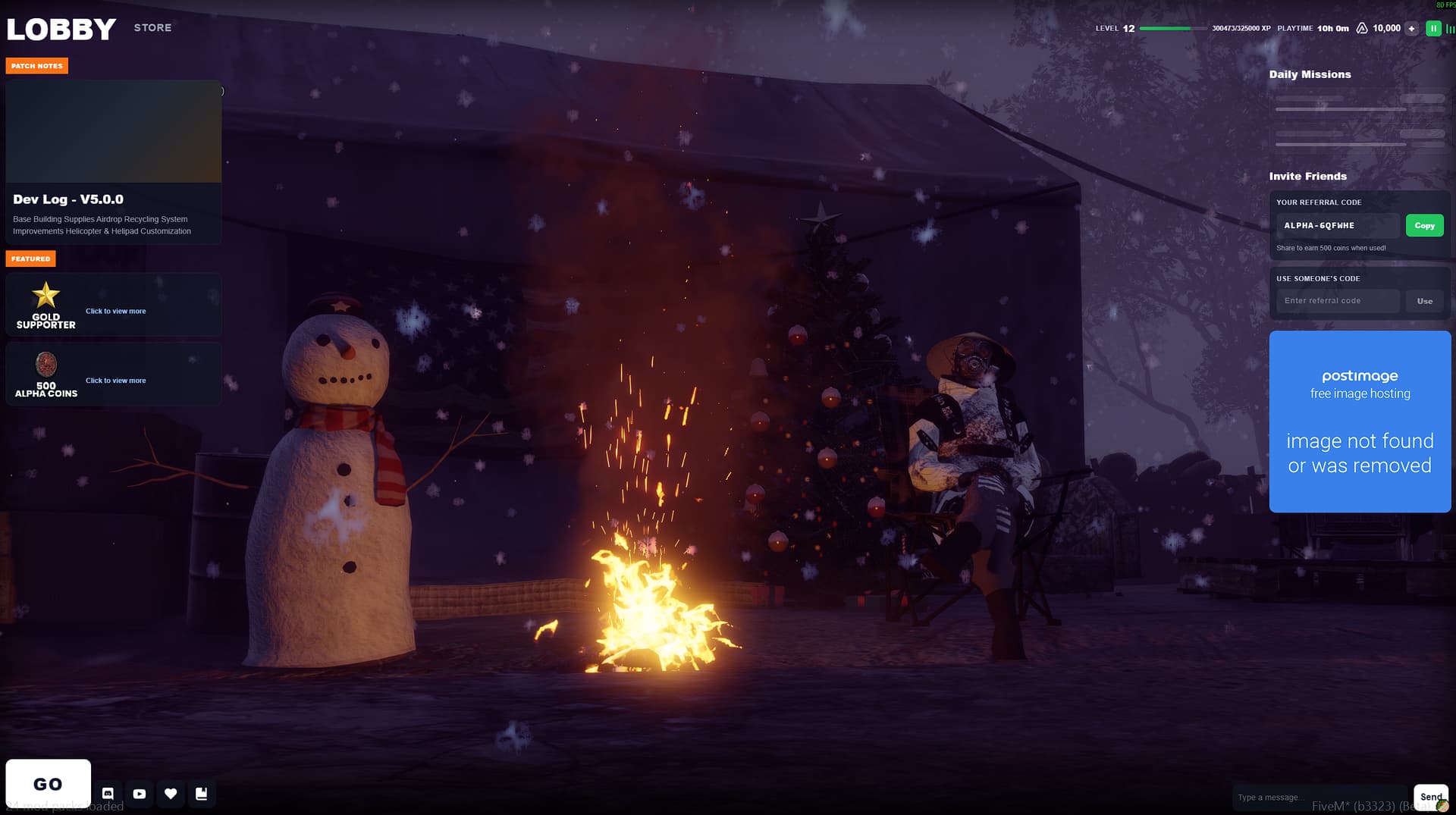Click the postimage banner image
The width and height of the screenshot is (1456, 815).
coord(1360,422)
